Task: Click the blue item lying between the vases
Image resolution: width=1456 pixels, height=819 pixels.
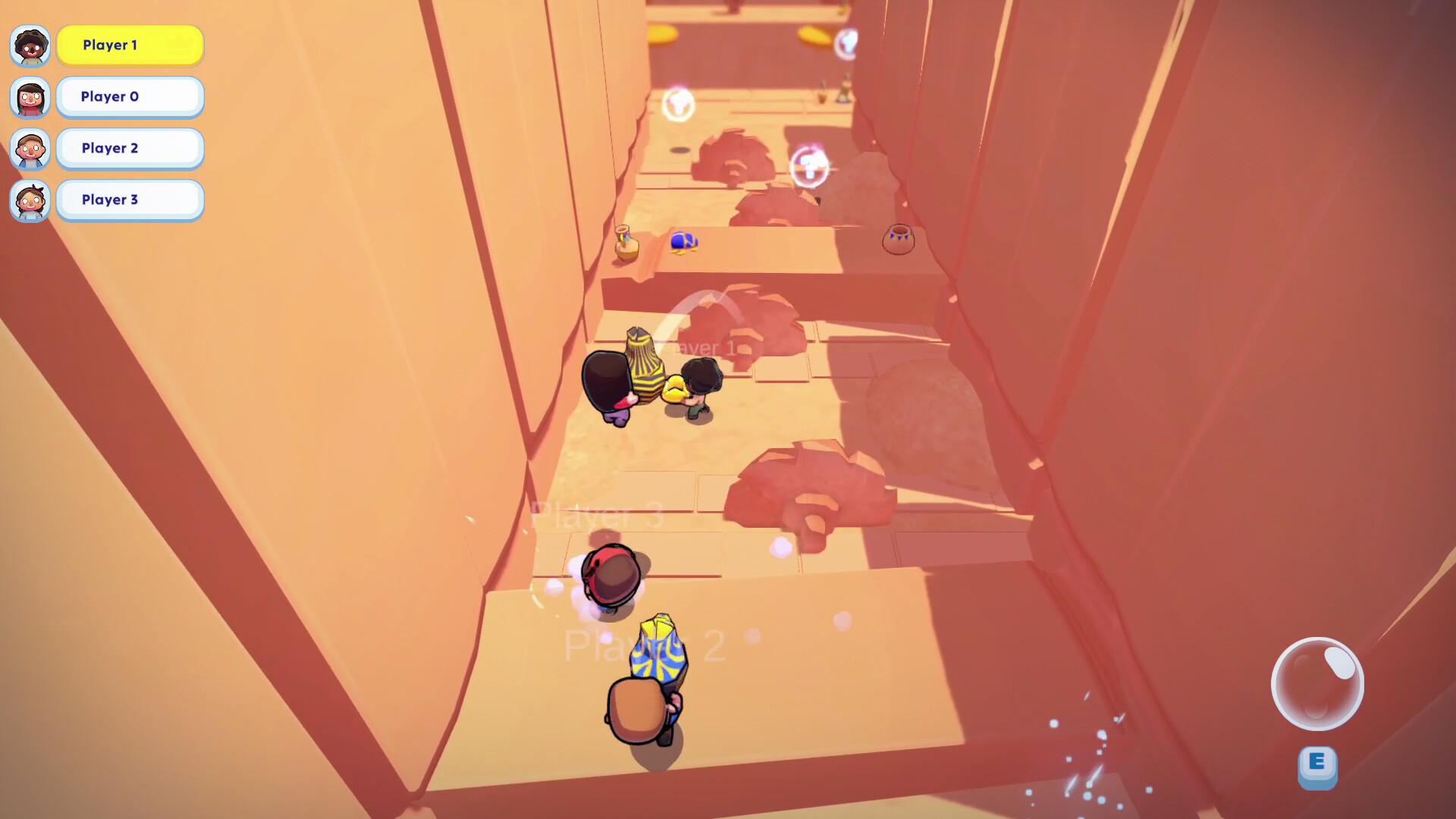Action: 681,241
